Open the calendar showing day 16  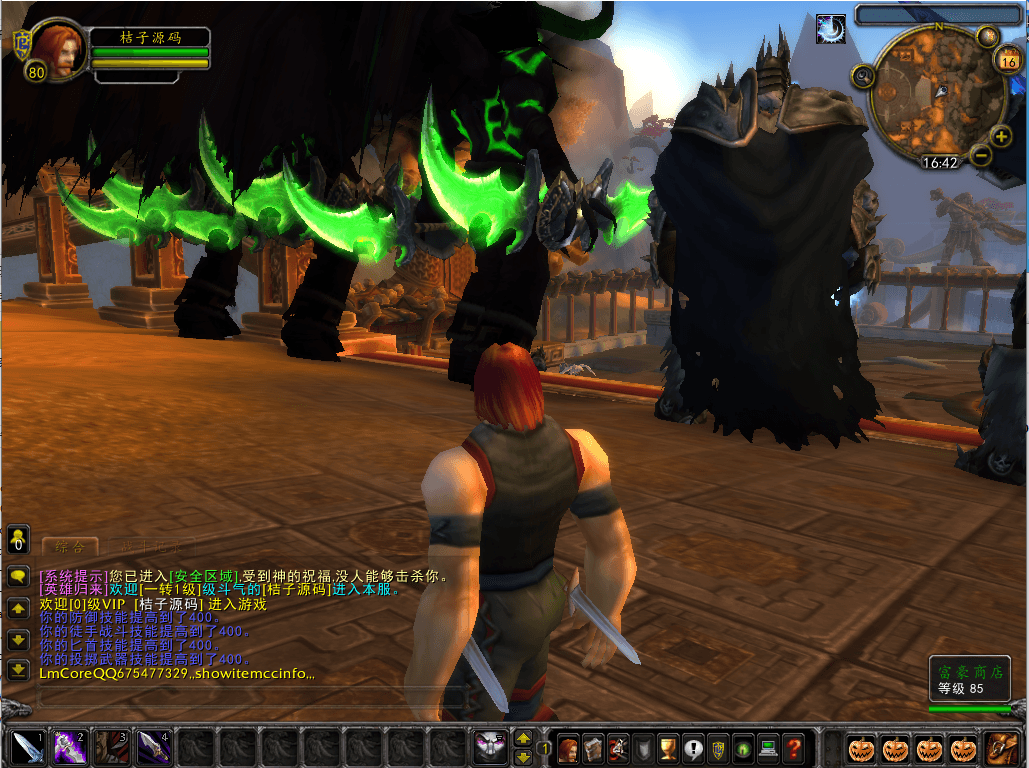pos(1008,62)
